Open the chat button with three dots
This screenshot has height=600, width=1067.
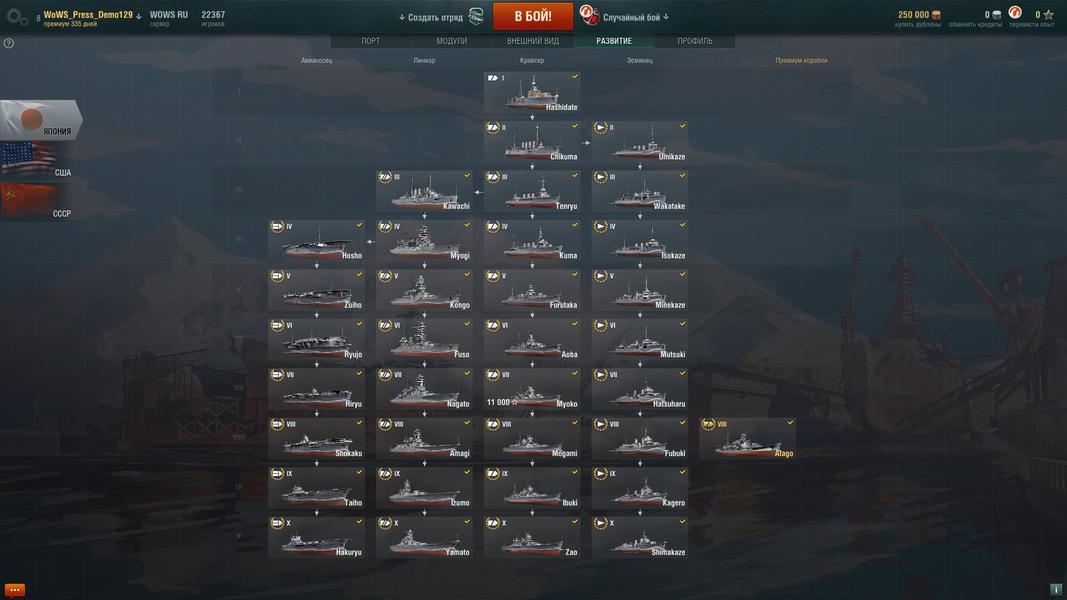(15, 590)
